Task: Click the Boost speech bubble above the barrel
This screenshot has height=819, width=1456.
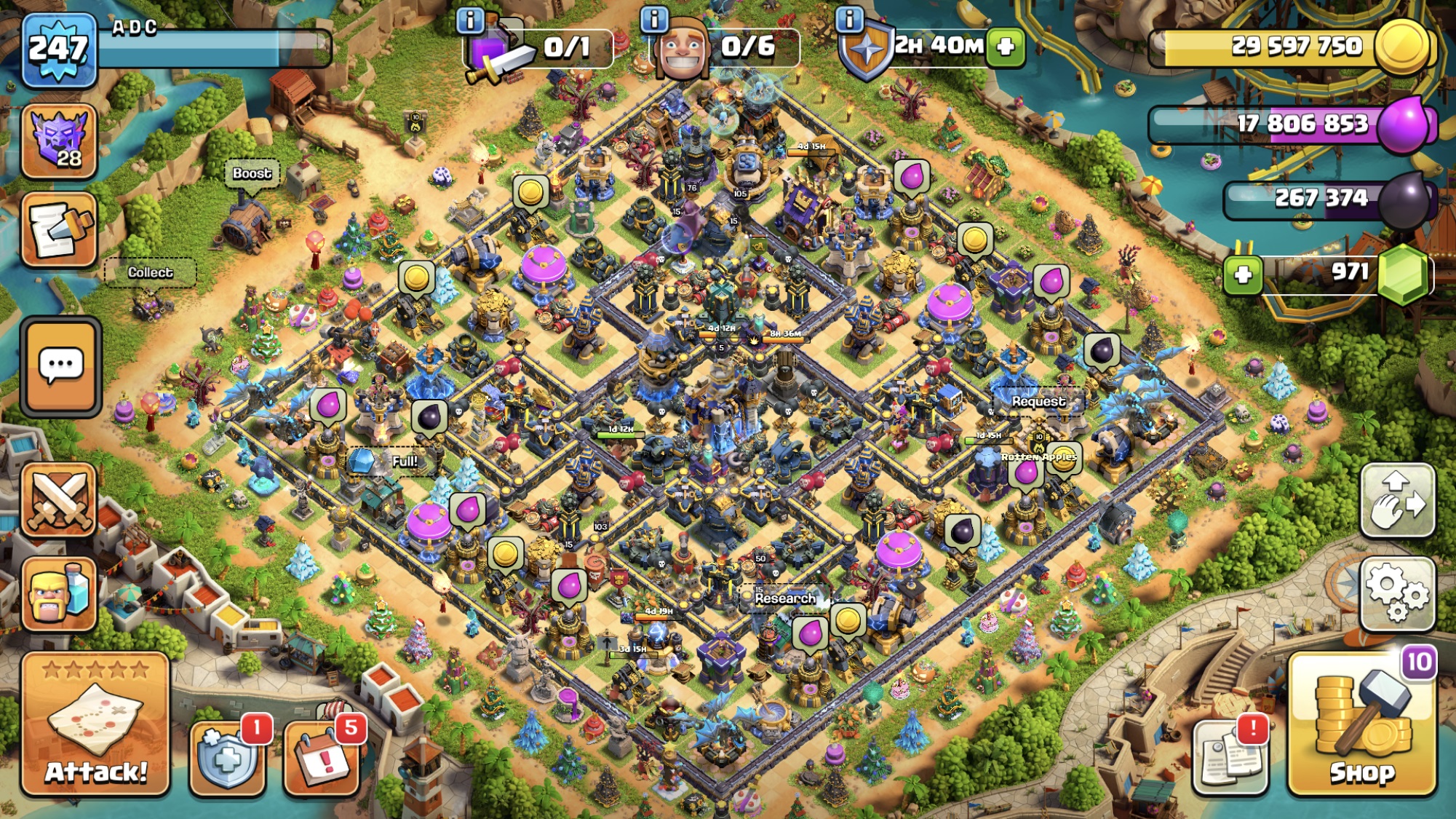Action: pyautogui.click(x=251, y=174)
